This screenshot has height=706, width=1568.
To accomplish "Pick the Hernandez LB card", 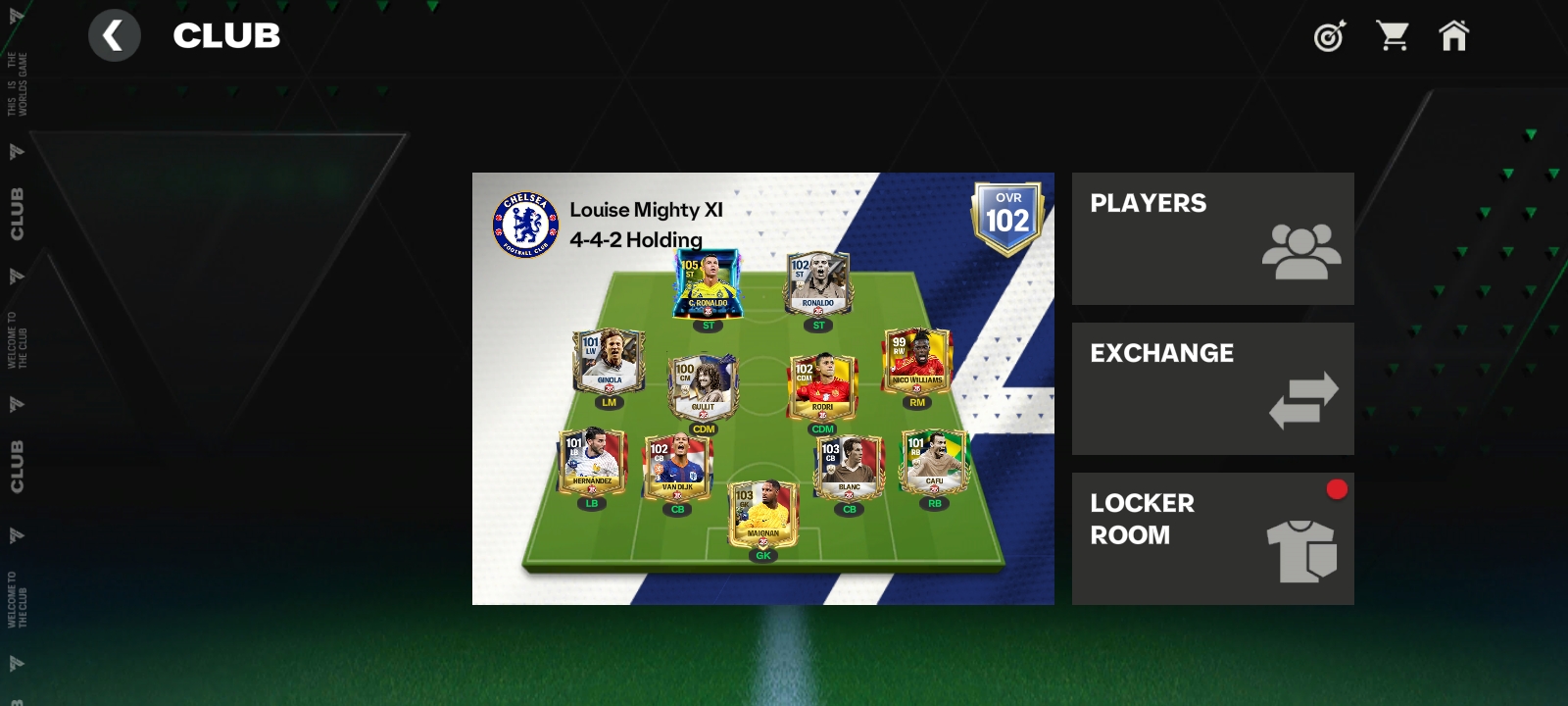I will [592, 462].
